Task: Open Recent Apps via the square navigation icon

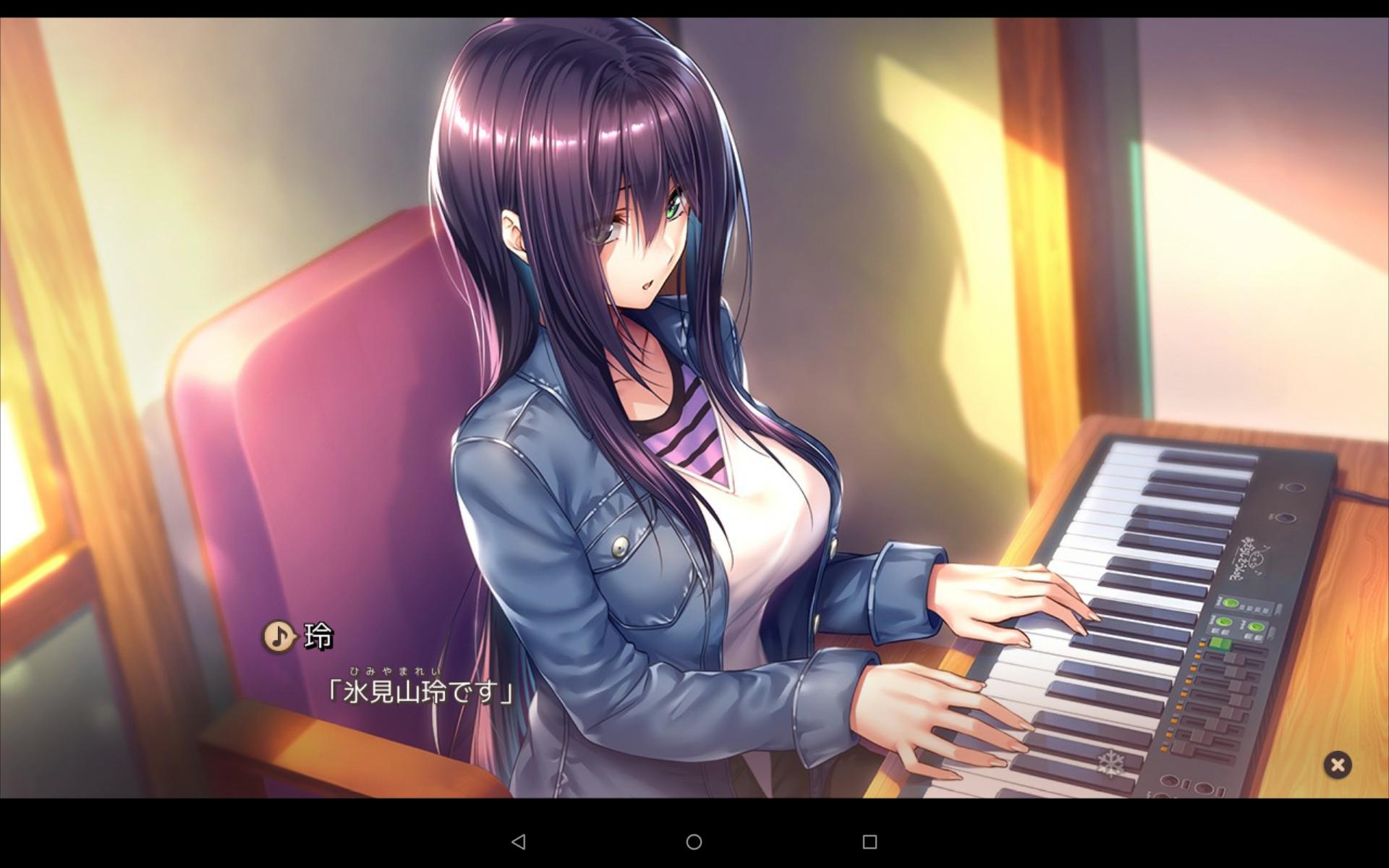Action: 870,843
